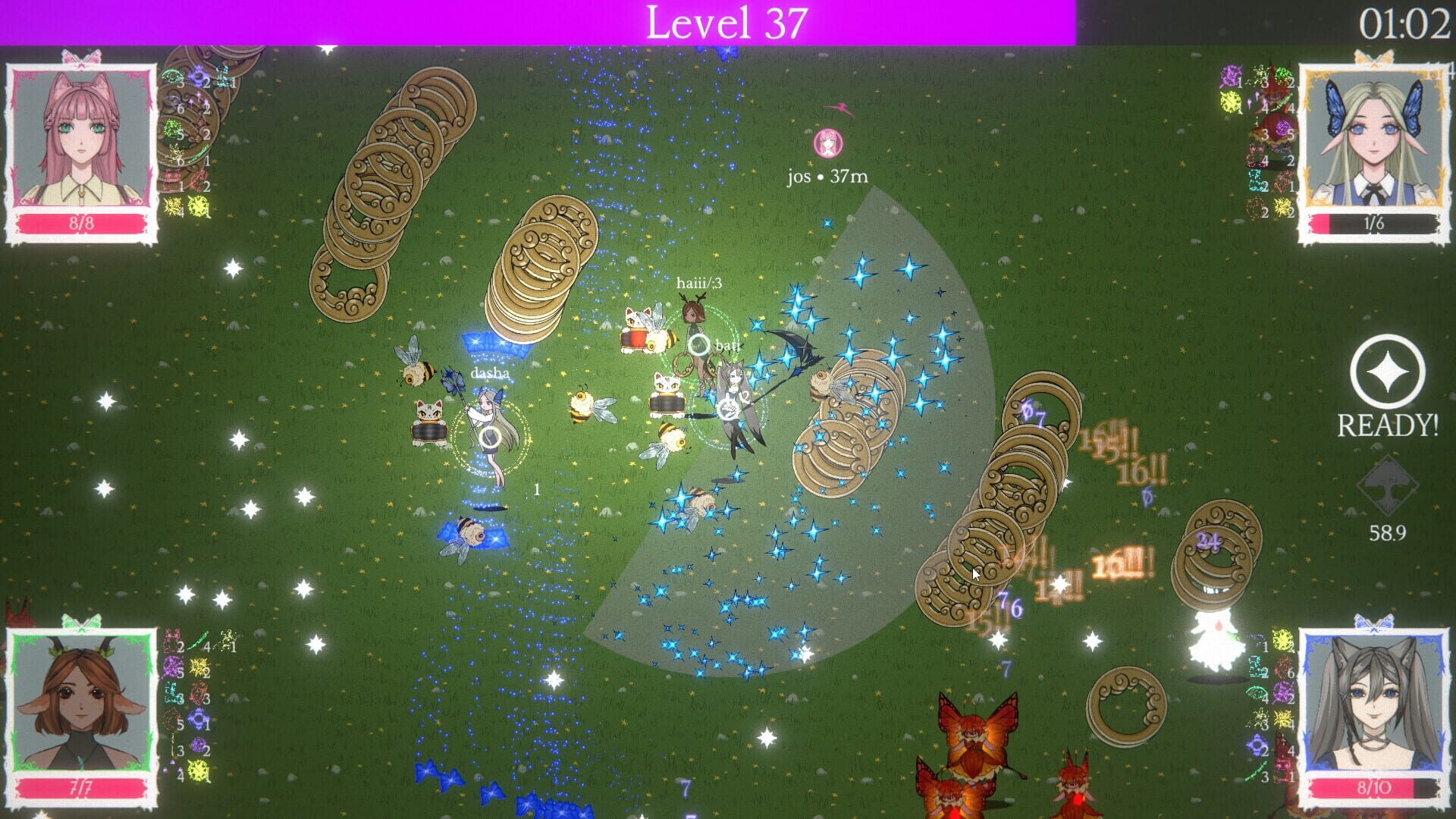Click the pink 'jos' off-screen player marker
This screenshot has height=819, width=1456.
point(827,144)
